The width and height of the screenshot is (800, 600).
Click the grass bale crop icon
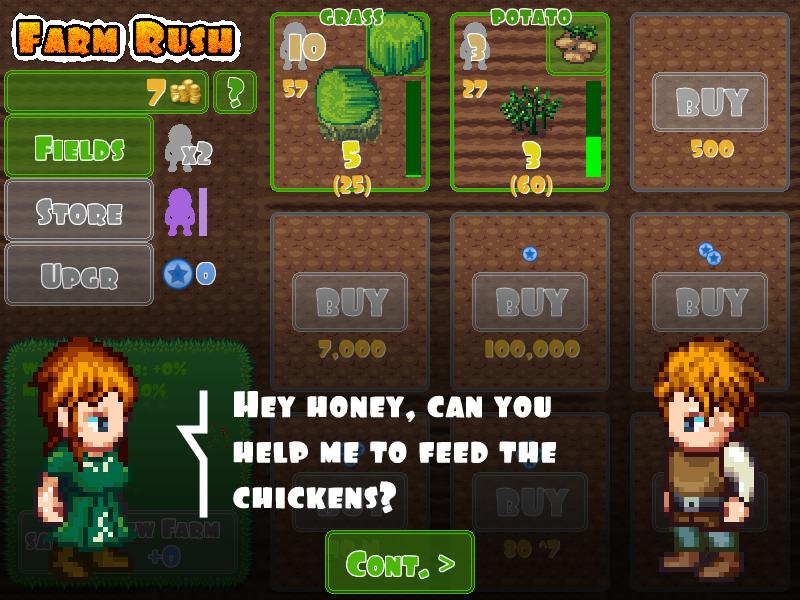[x=398, y=42]
